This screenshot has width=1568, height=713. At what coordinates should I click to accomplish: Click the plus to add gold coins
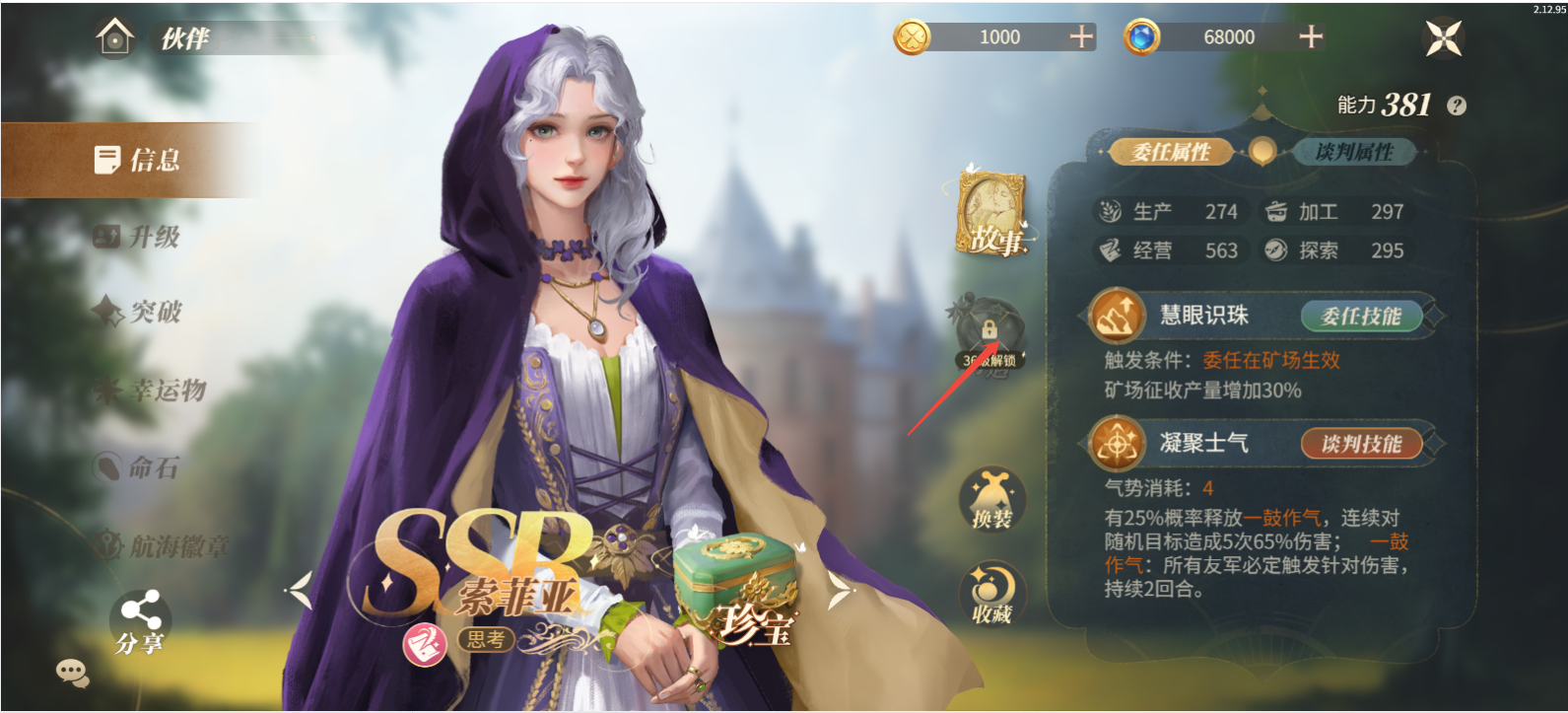1082,36
